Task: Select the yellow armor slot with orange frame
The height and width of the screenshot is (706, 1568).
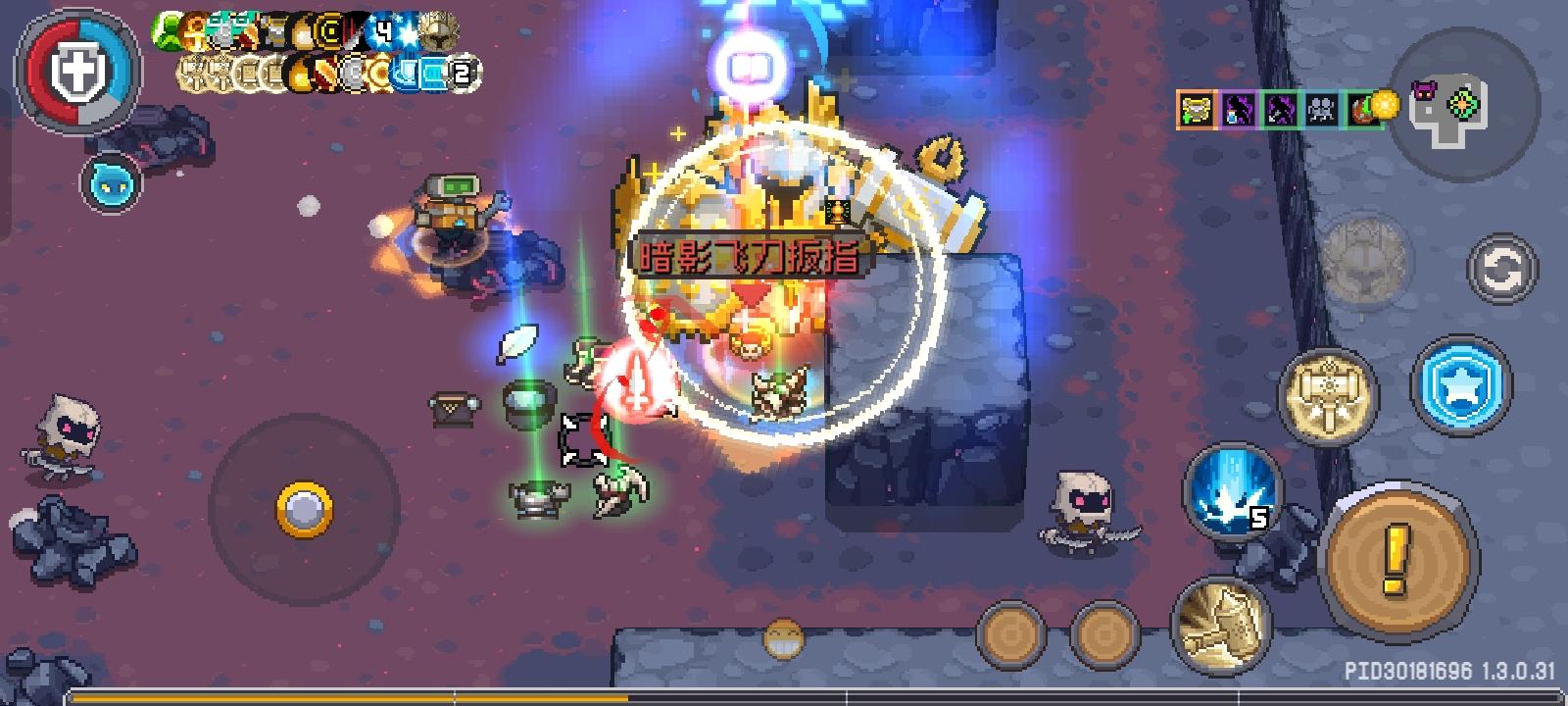Action: point(1197,108)
